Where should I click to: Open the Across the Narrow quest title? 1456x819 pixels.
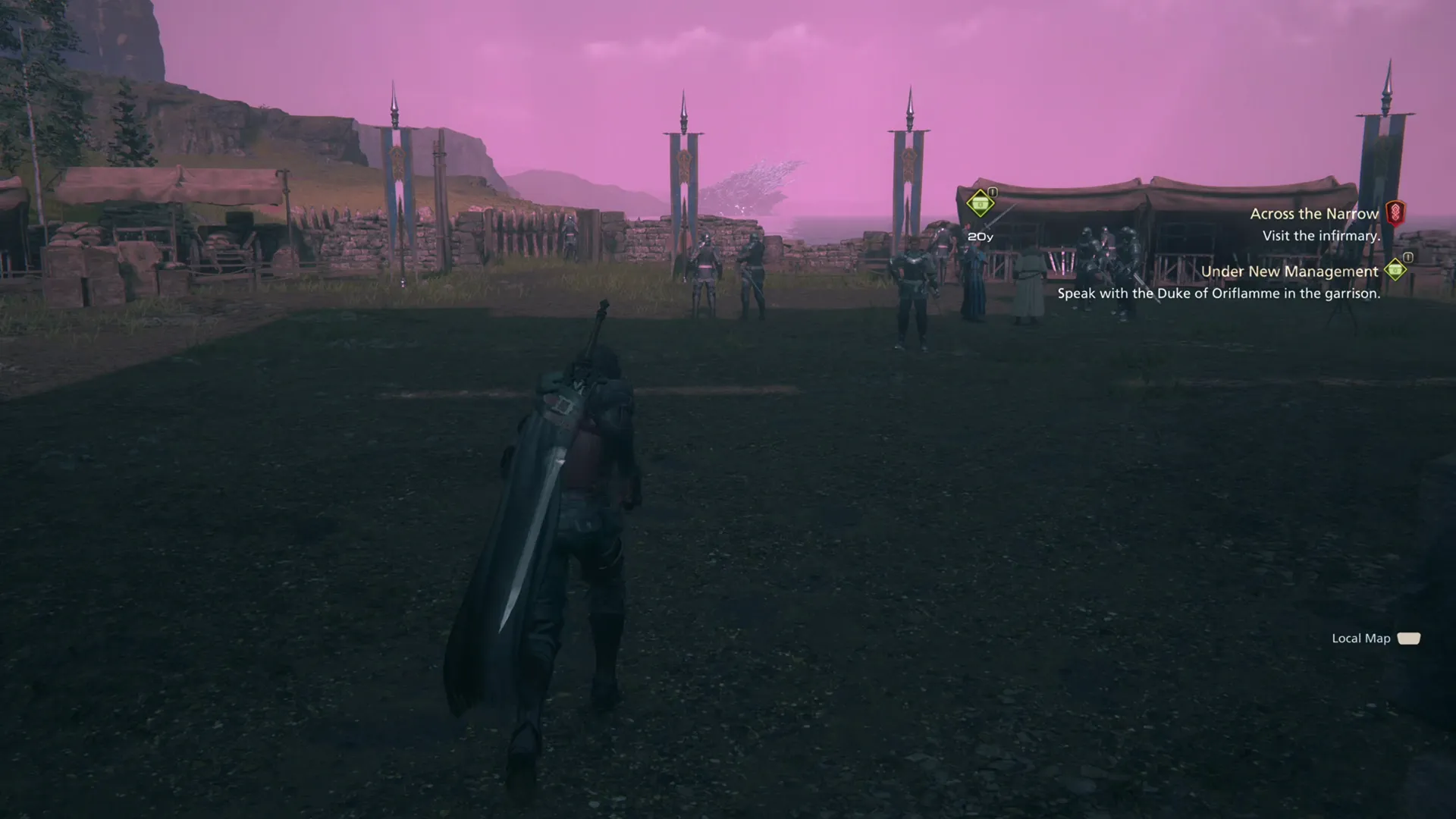1314,214
